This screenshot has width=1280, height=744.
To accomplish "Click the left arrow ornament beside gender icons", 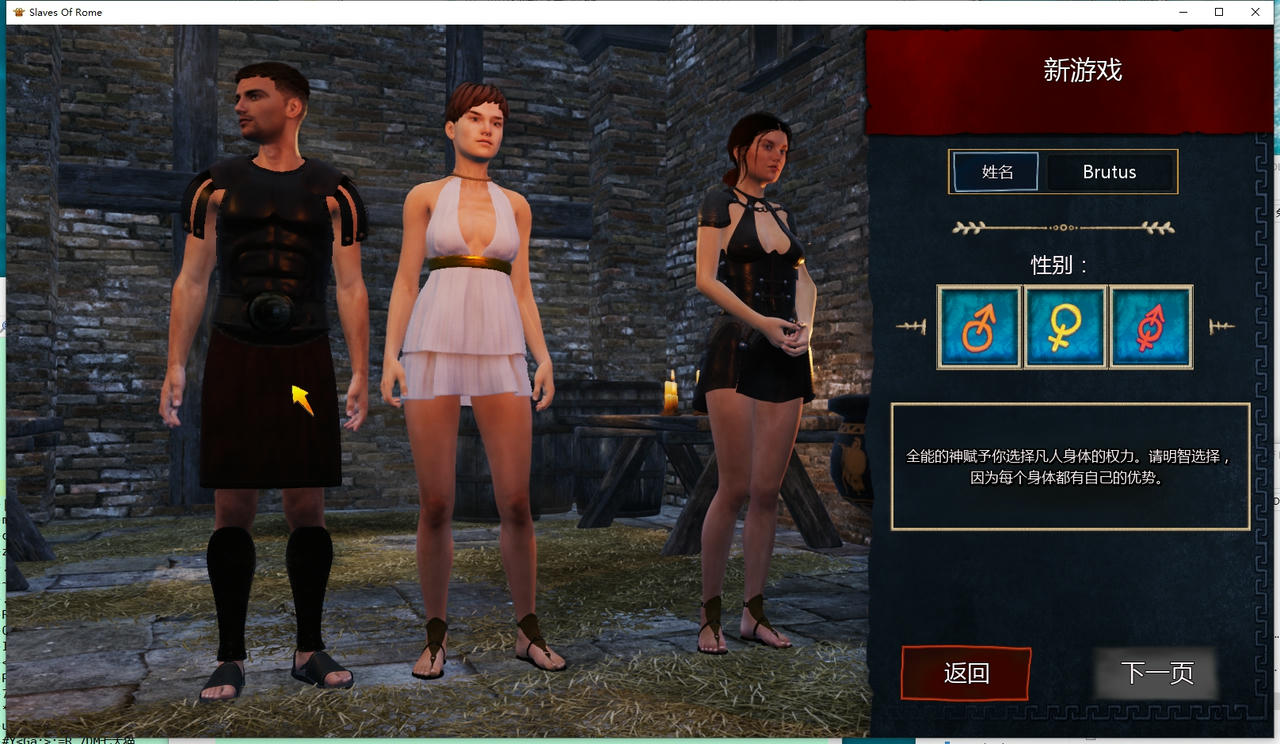I will [x=913, y=326].
